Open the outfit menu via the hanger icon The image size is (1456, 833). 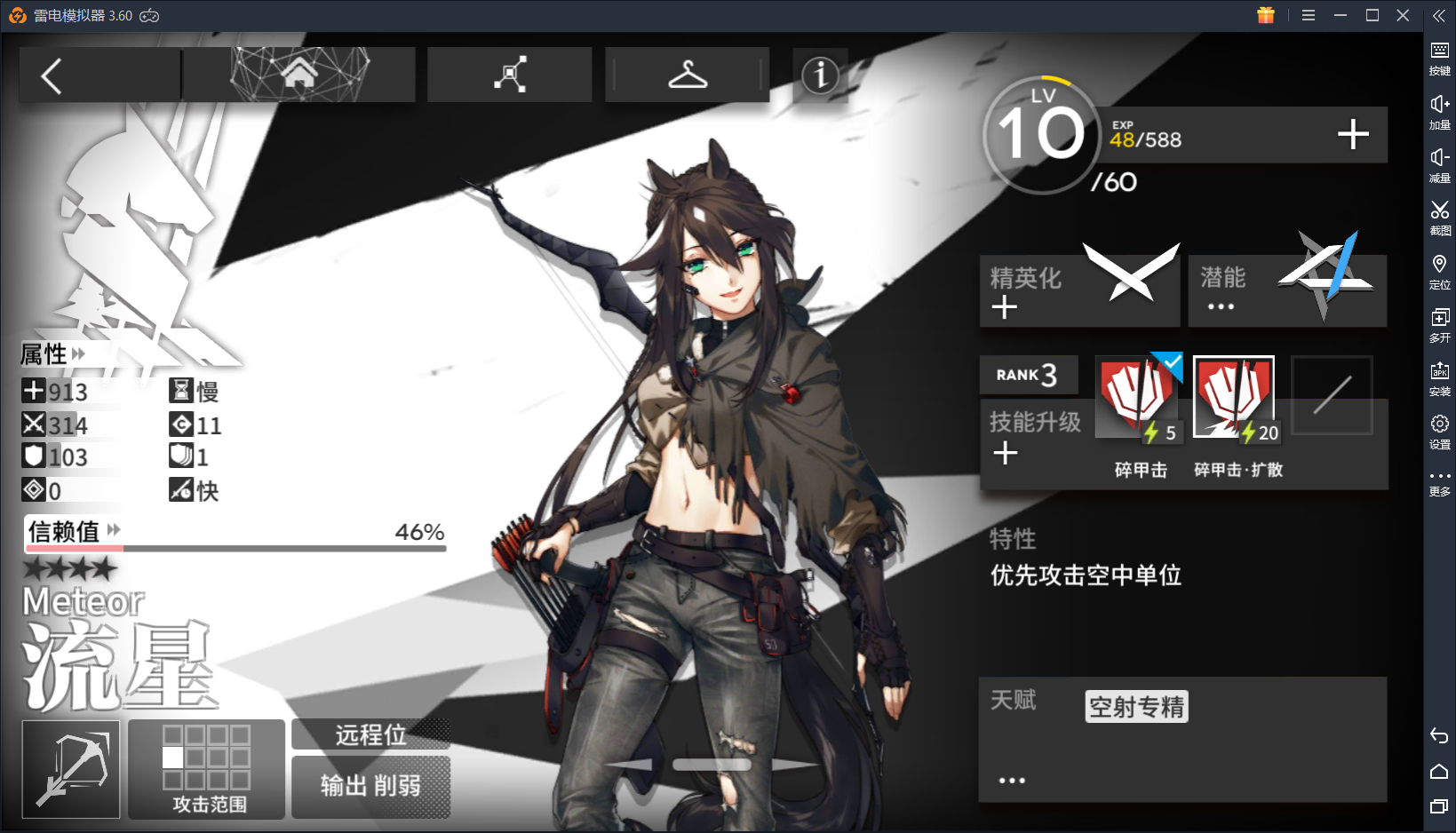(687, 75)
